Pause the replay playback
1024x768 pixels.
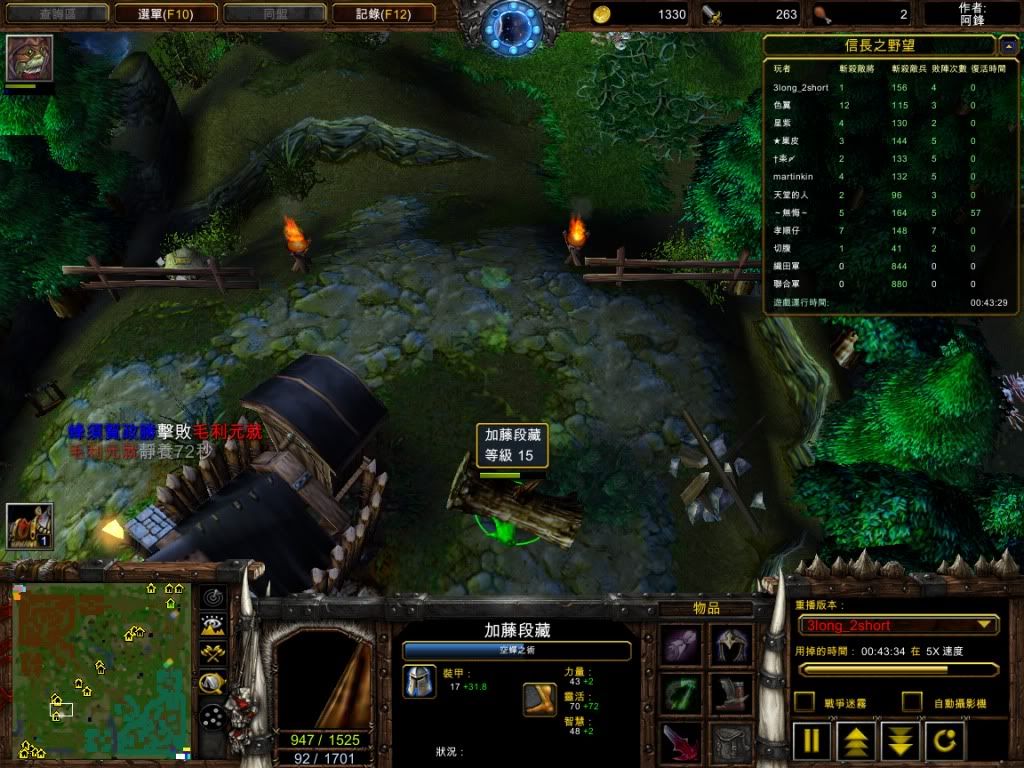tap(812, 741)
